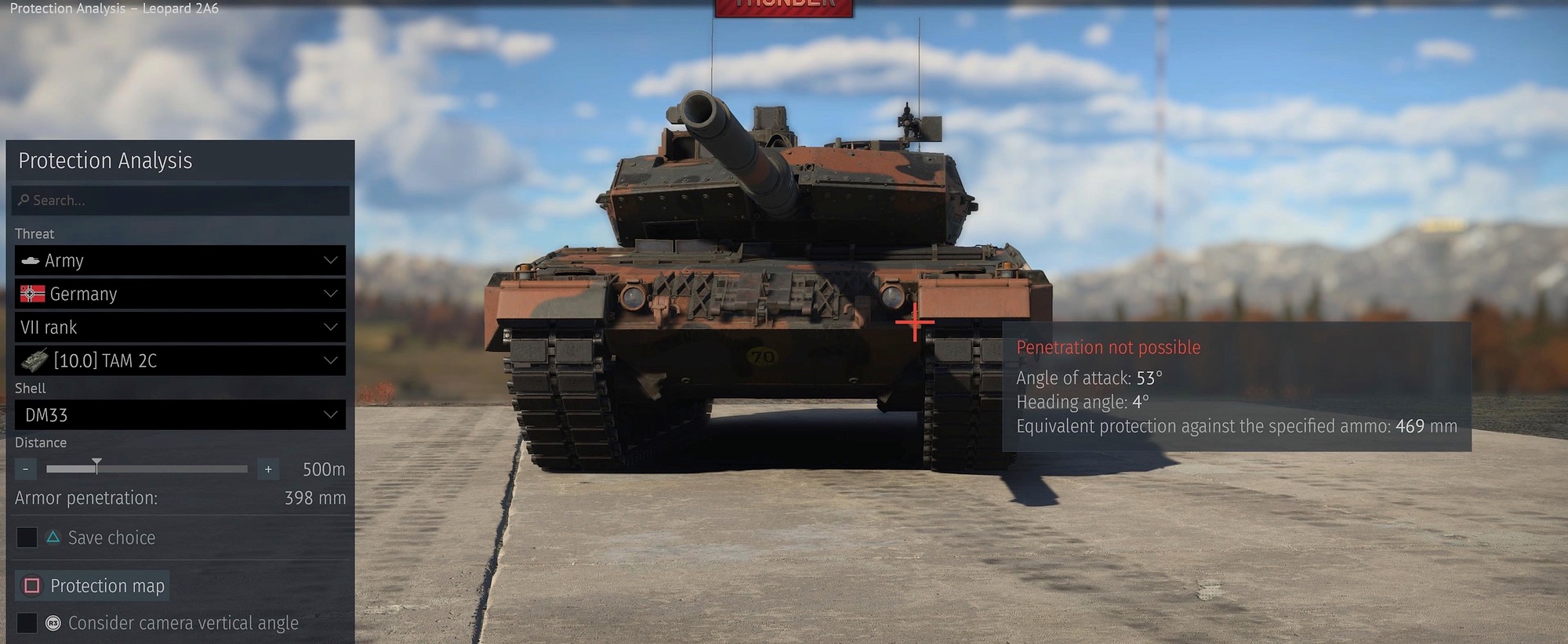
Task: Enable the Save choice checkbox
Action: 27,537
